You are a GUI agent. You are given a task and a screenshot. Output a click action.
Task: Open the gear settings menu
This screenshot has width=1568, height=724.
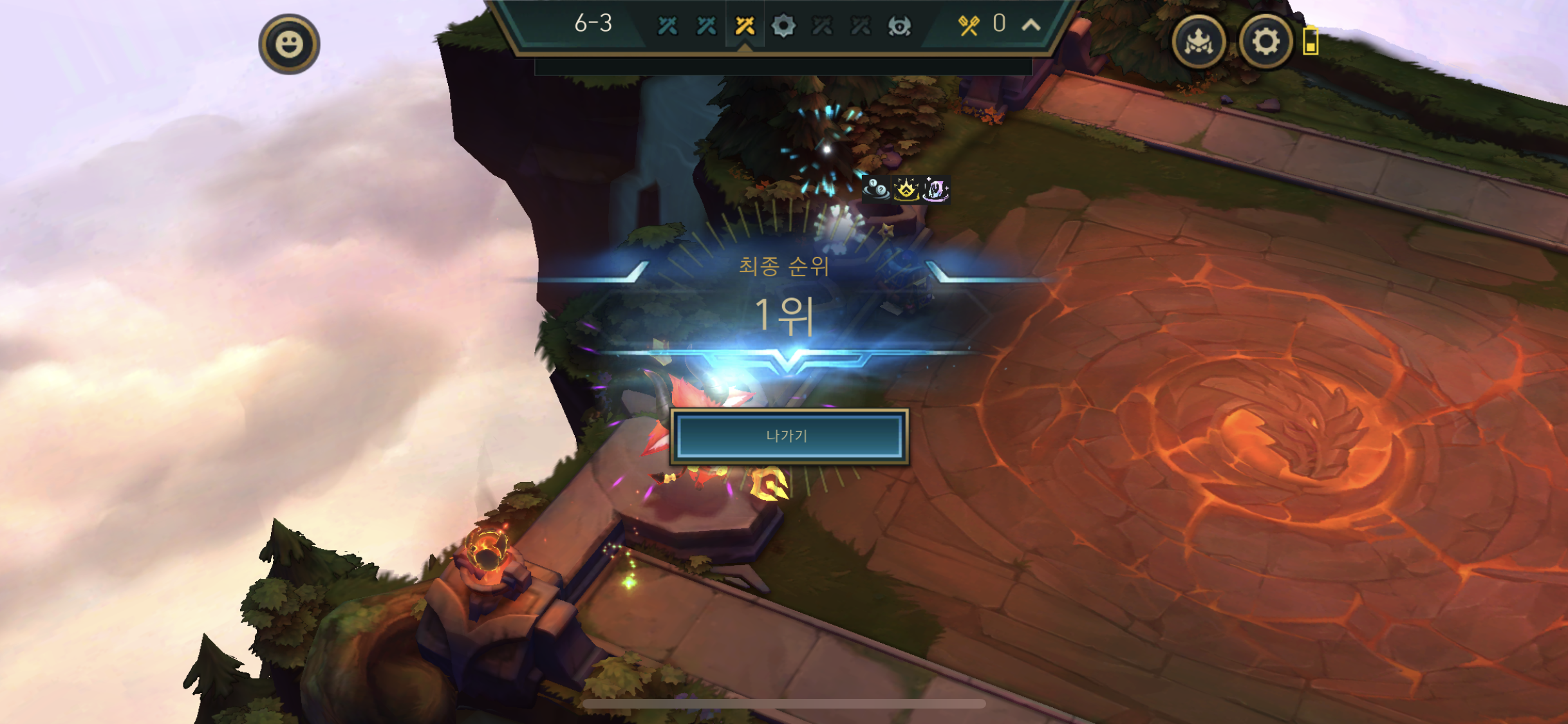(x=1265, y=42)
